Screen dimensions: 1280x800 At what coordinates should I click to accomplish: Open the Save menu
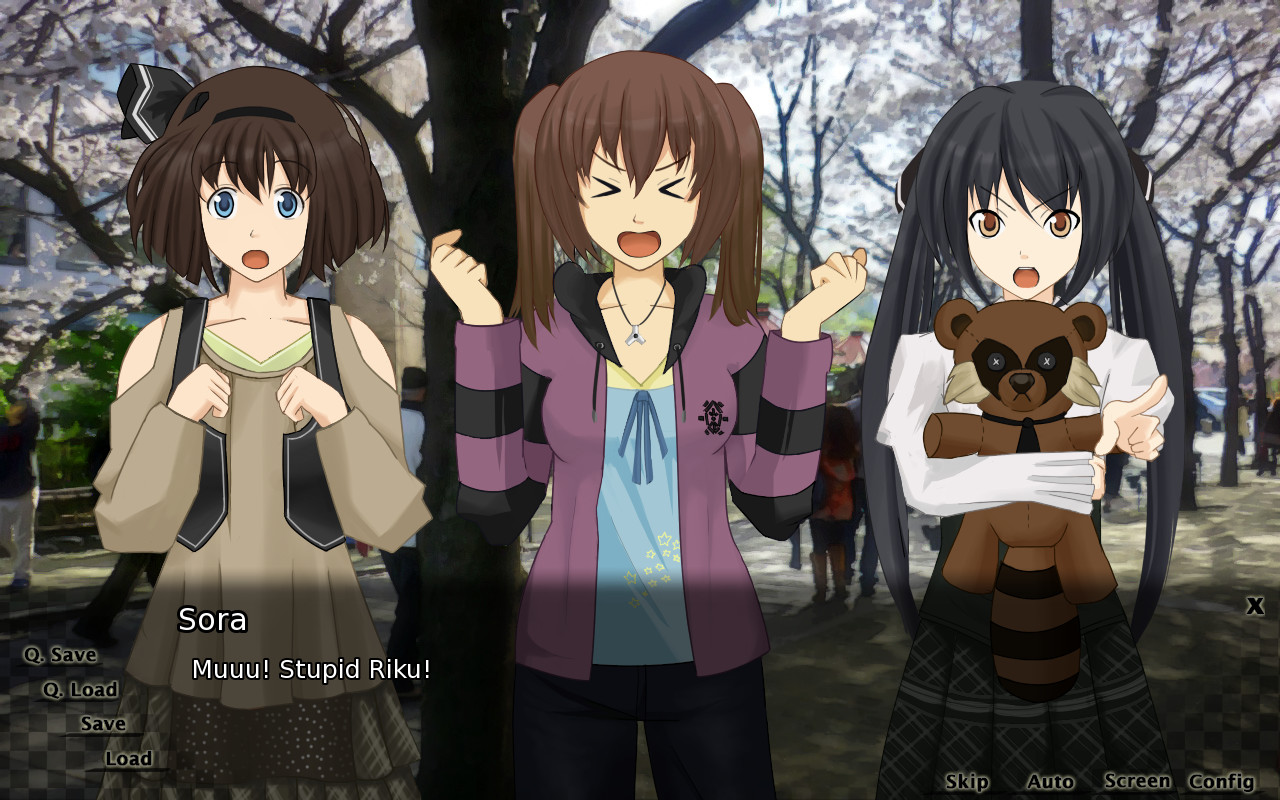coord(103,723)
